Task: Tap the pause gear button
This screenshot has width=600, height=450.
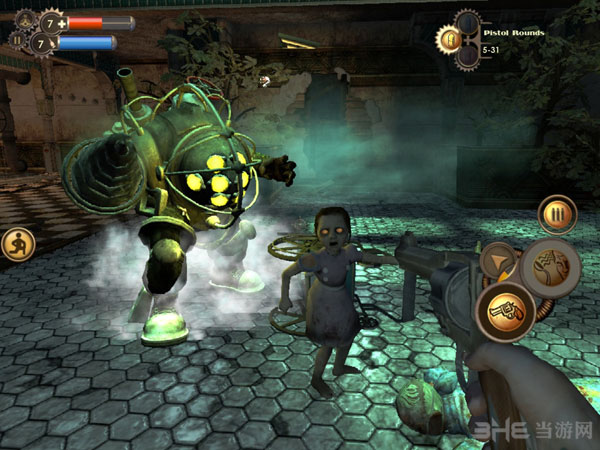Action: point(16,43)
